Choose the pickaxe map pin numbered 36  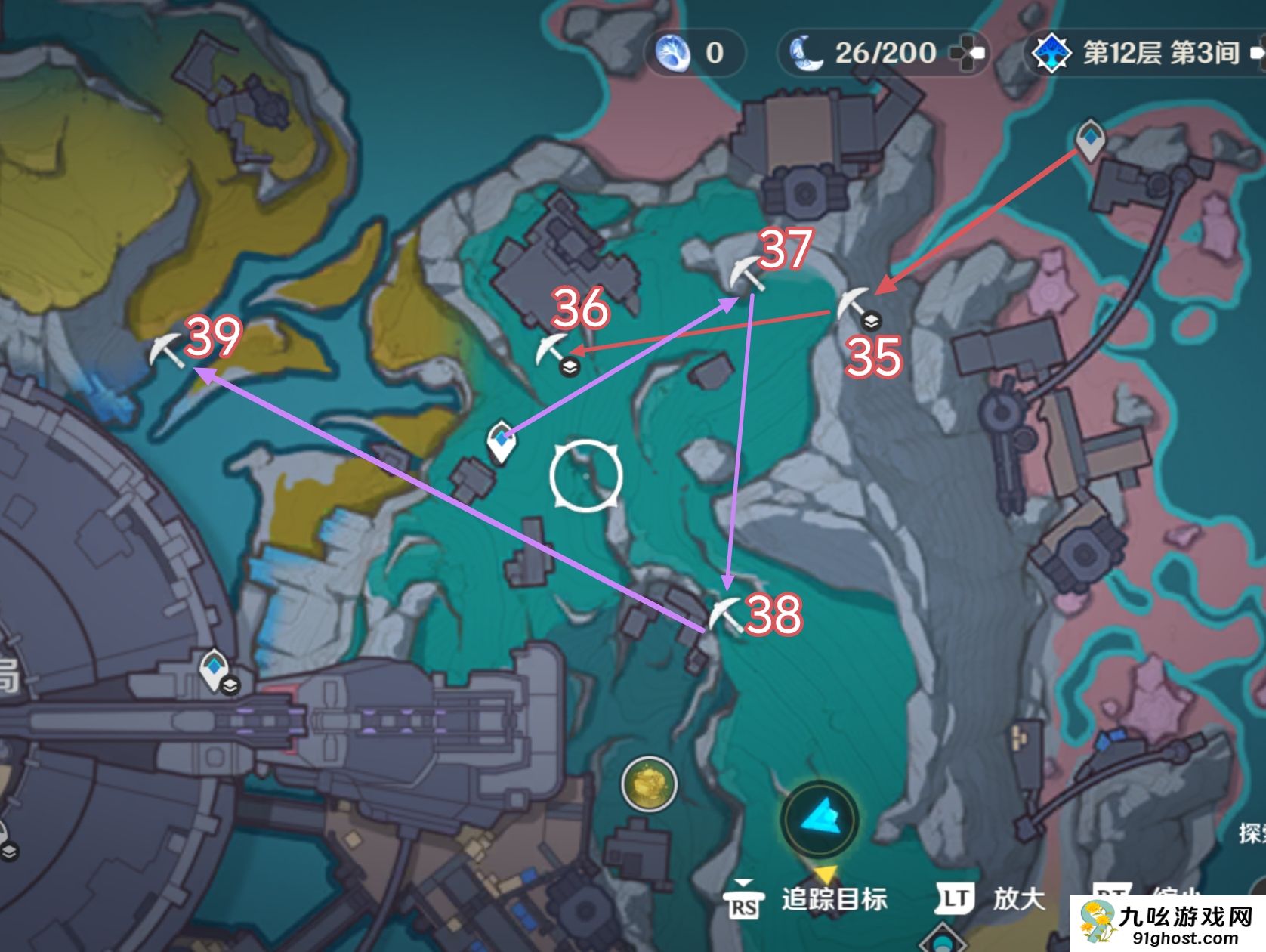tap(551, 348)
